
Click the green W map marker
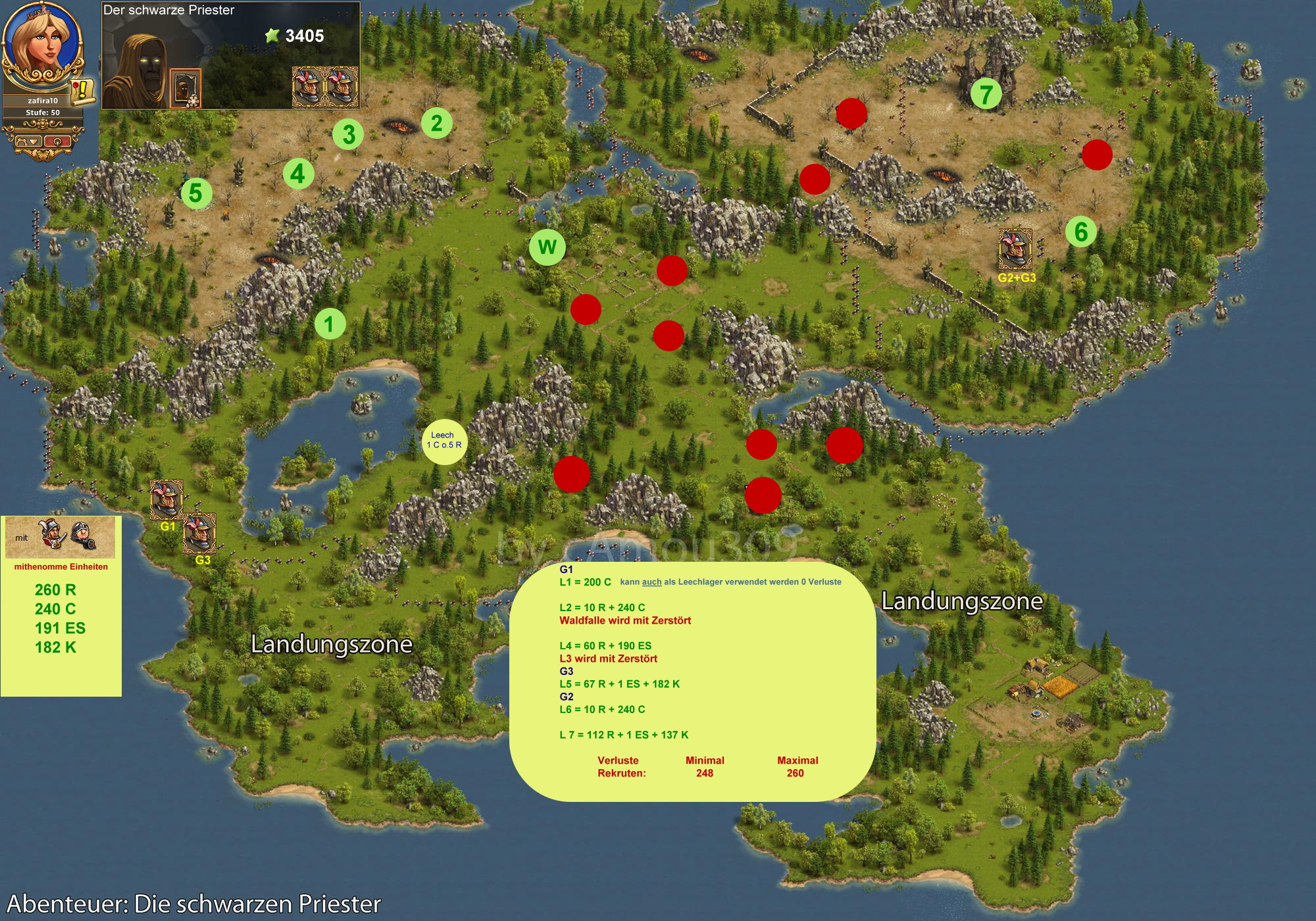(547, 247)
